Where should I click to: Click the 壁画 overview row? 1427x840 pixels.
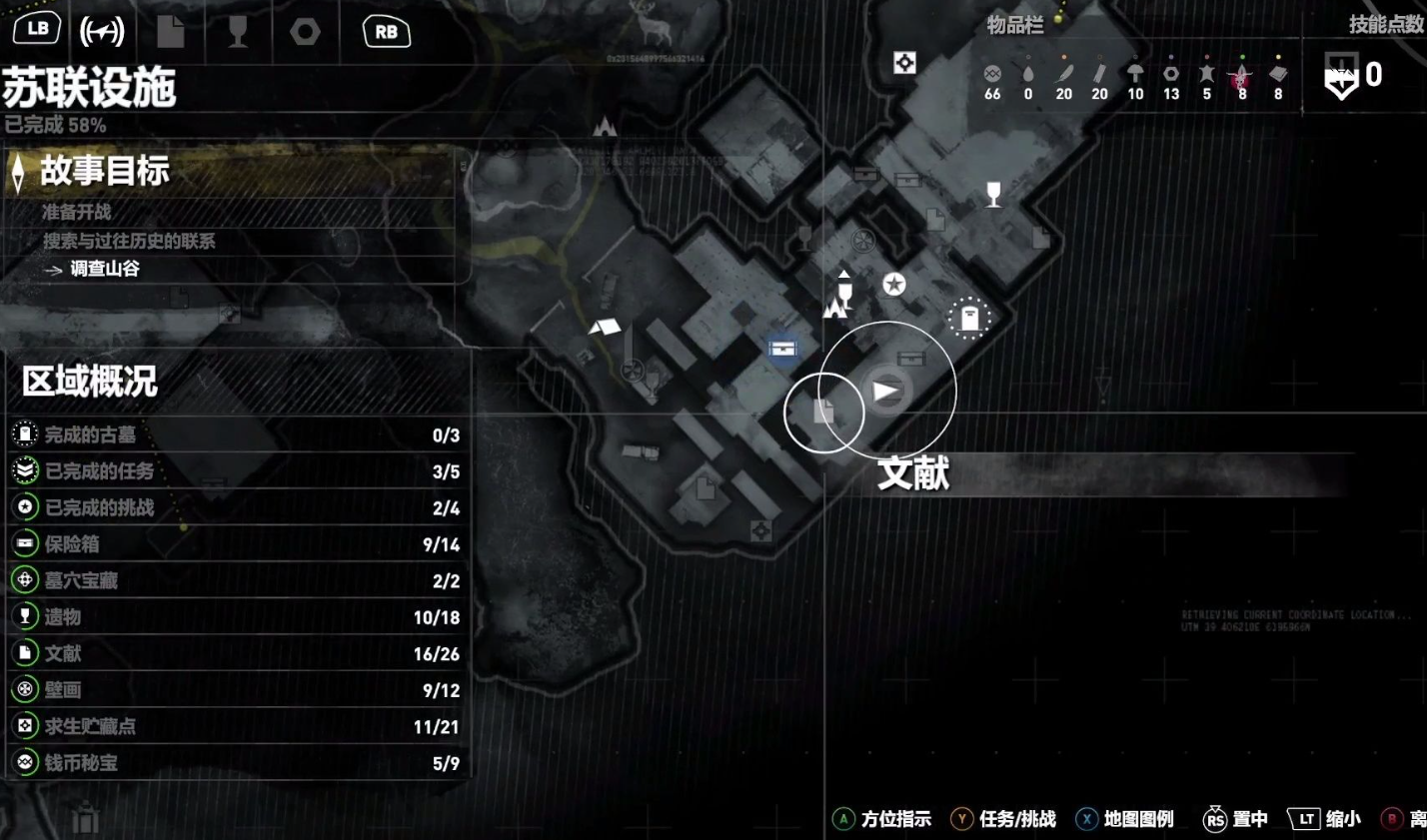[236, 690]
